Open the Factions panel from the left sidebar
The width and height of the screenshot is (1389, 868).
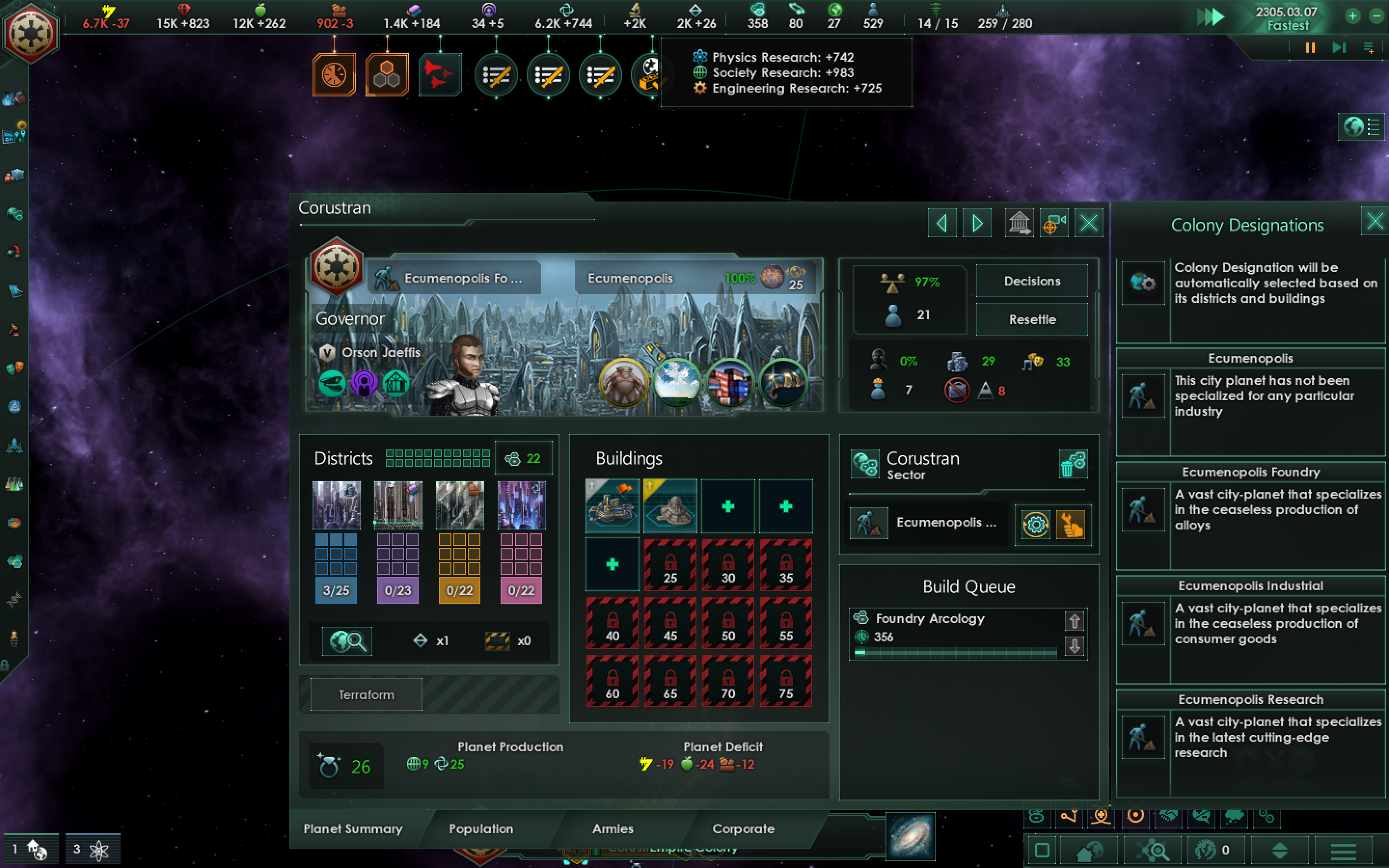coord(15,369)
